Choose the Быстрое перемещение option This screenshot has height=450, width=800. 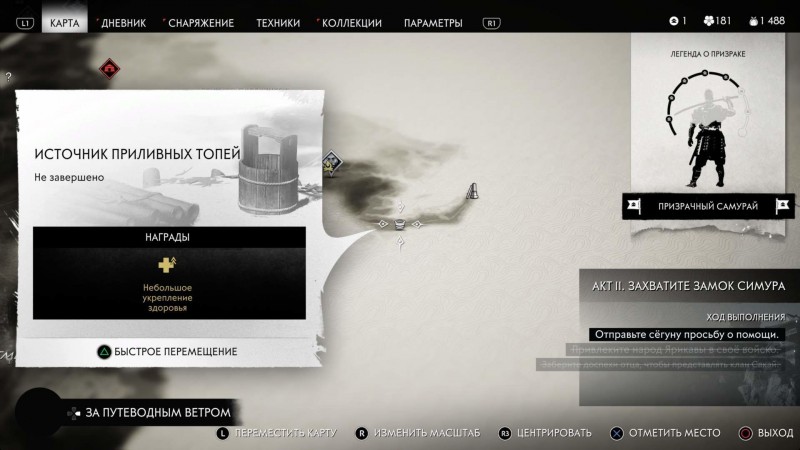(167, 351)
